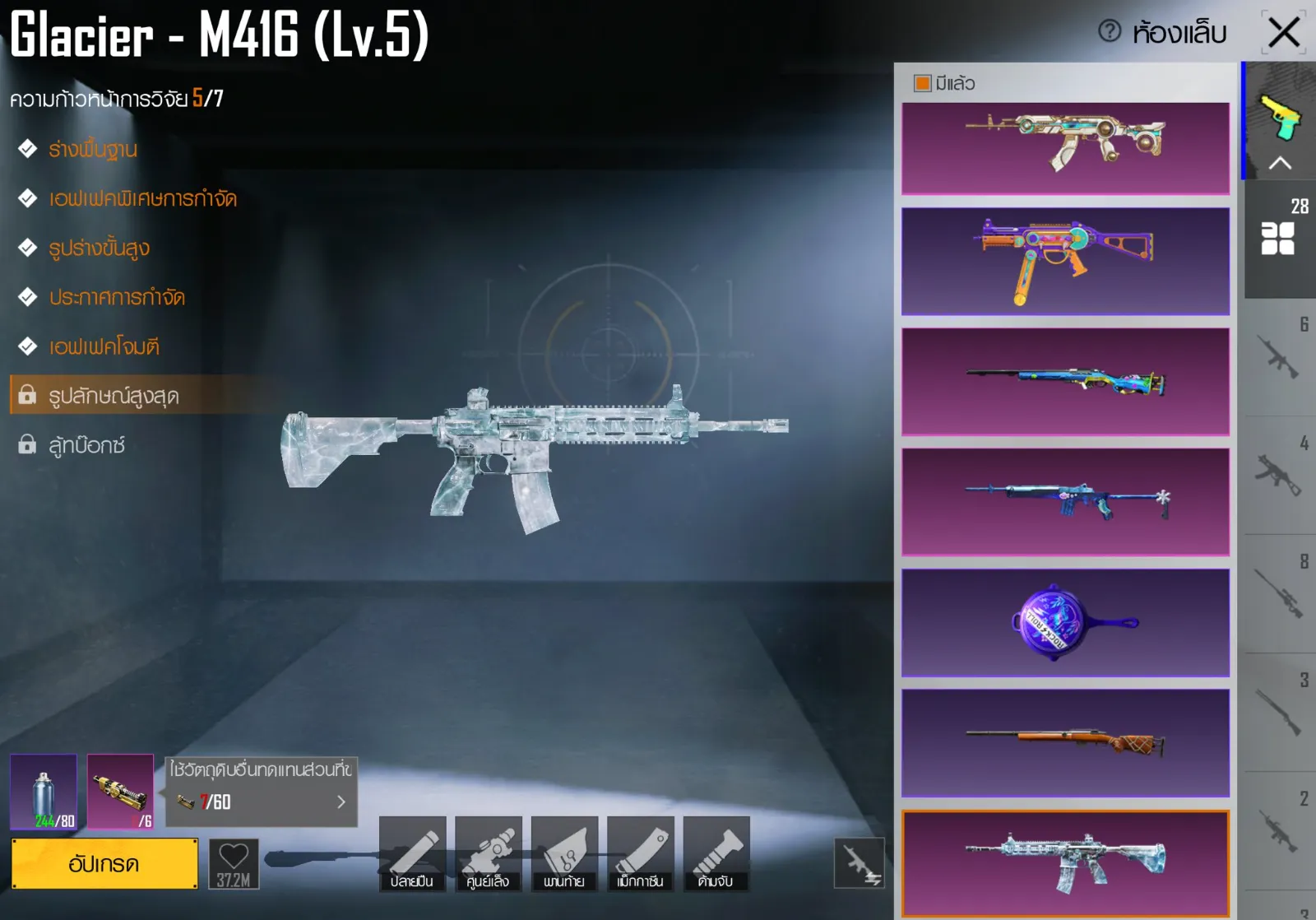Switch to the pistol category tab

coord(1280,120)
